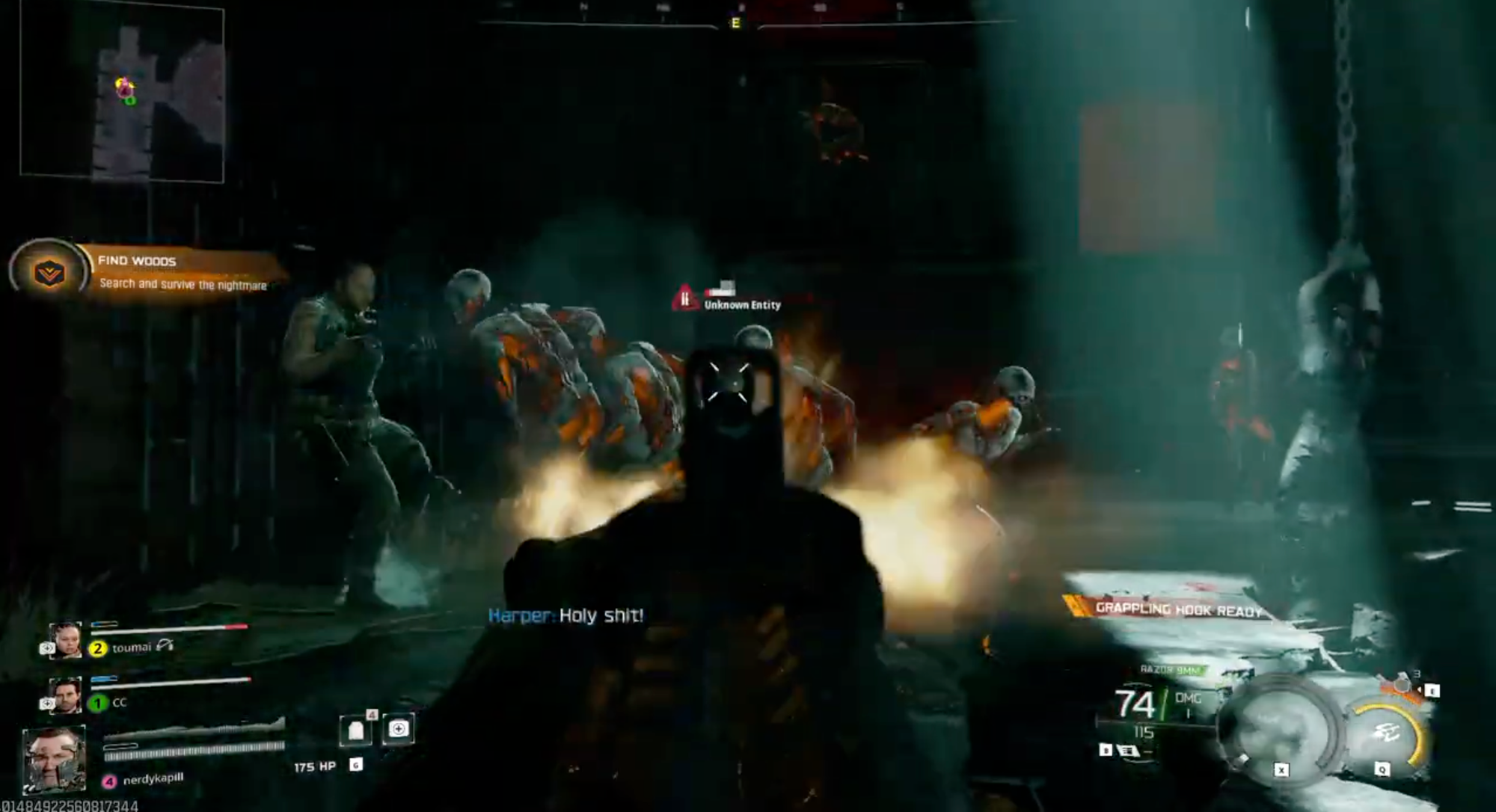The image size is (1496, 812).
Task: Click the body bag item icon showing 4
Action: click(x=357, y=731)
